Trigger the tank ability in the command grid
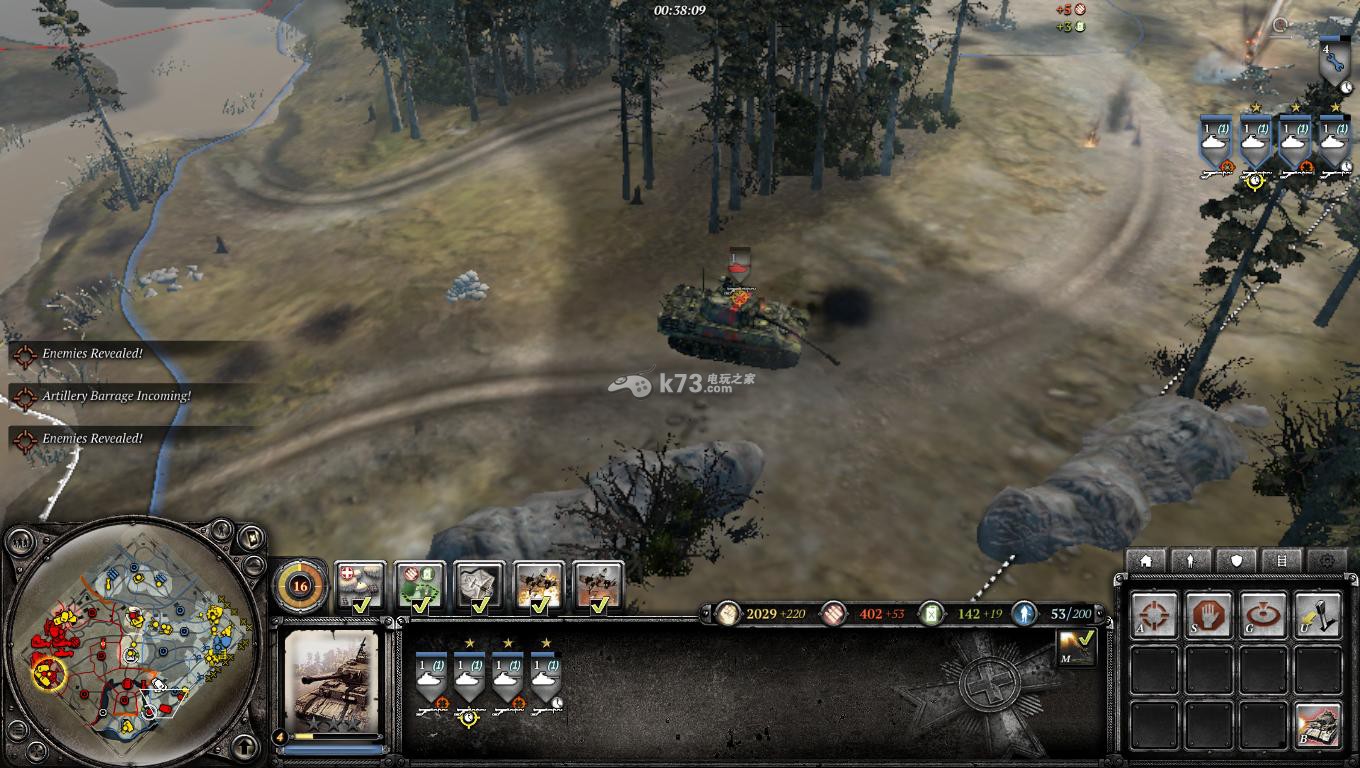Image resolution: width=1360 pixels, height=768 pixels. tap(1317, 723)
